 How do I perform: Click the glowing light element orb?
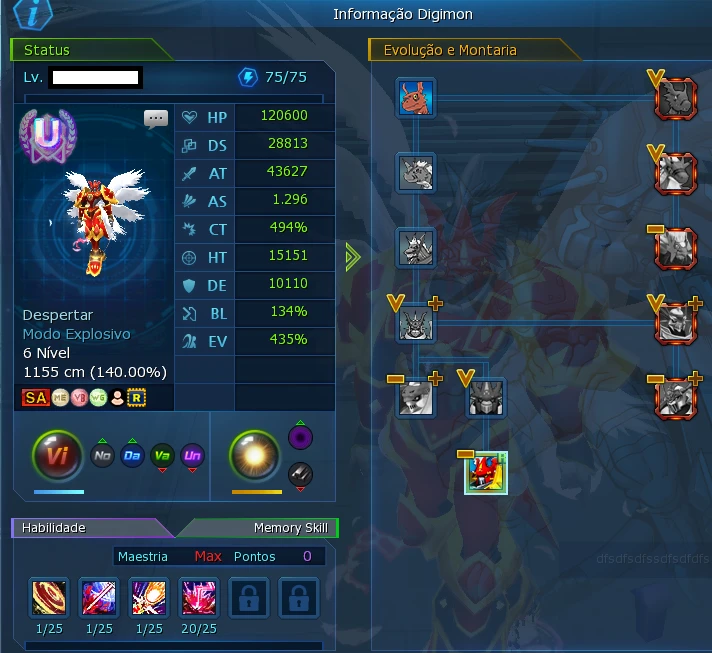point(256,456)
